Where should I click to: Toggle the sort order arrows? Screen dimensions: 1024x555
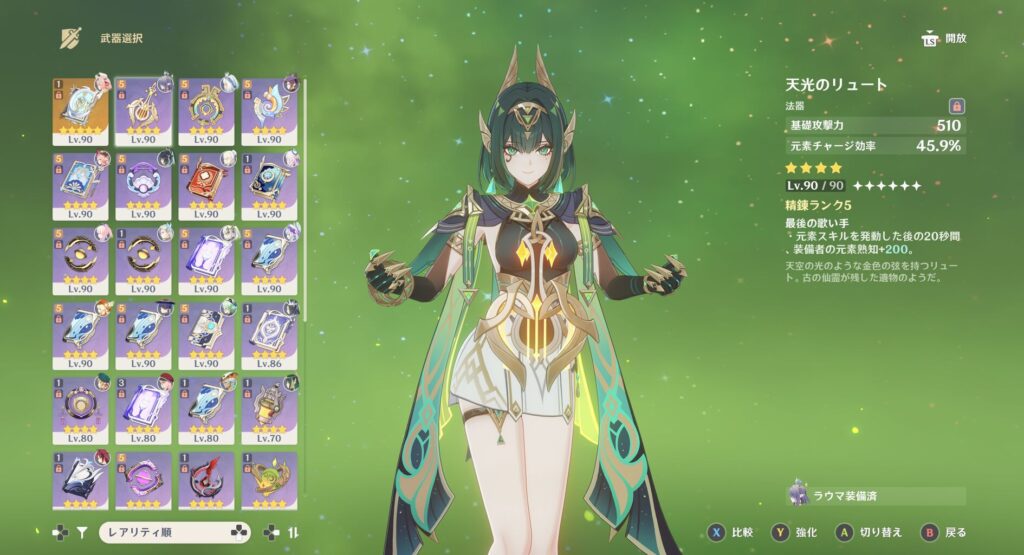coord(294,533)
